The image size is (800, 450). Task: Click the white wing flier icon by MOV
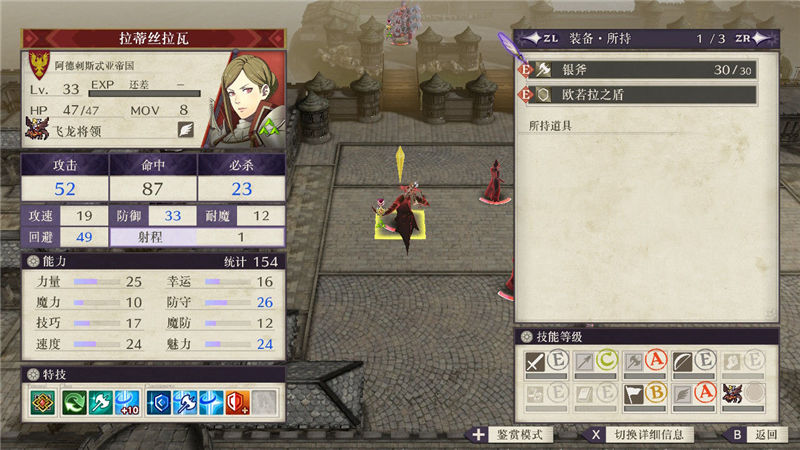click(x=185, y=129)
